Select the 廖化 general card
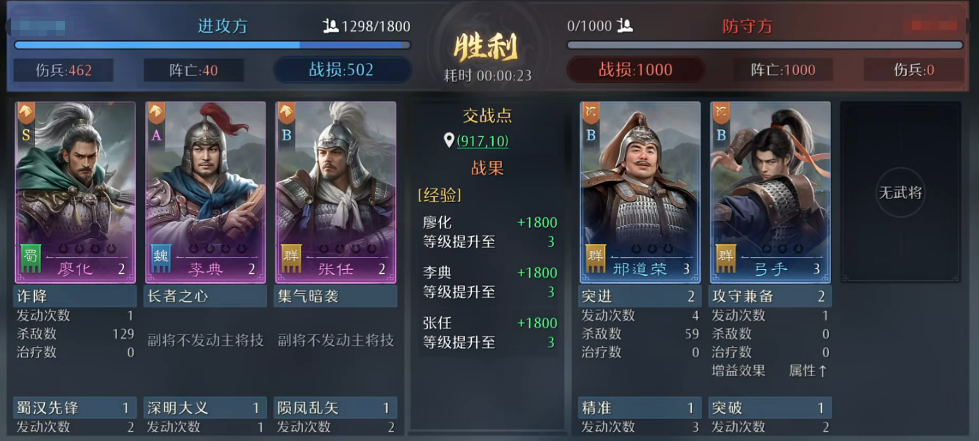This screenshot has width=979, height=441. [x=75, y=190]
